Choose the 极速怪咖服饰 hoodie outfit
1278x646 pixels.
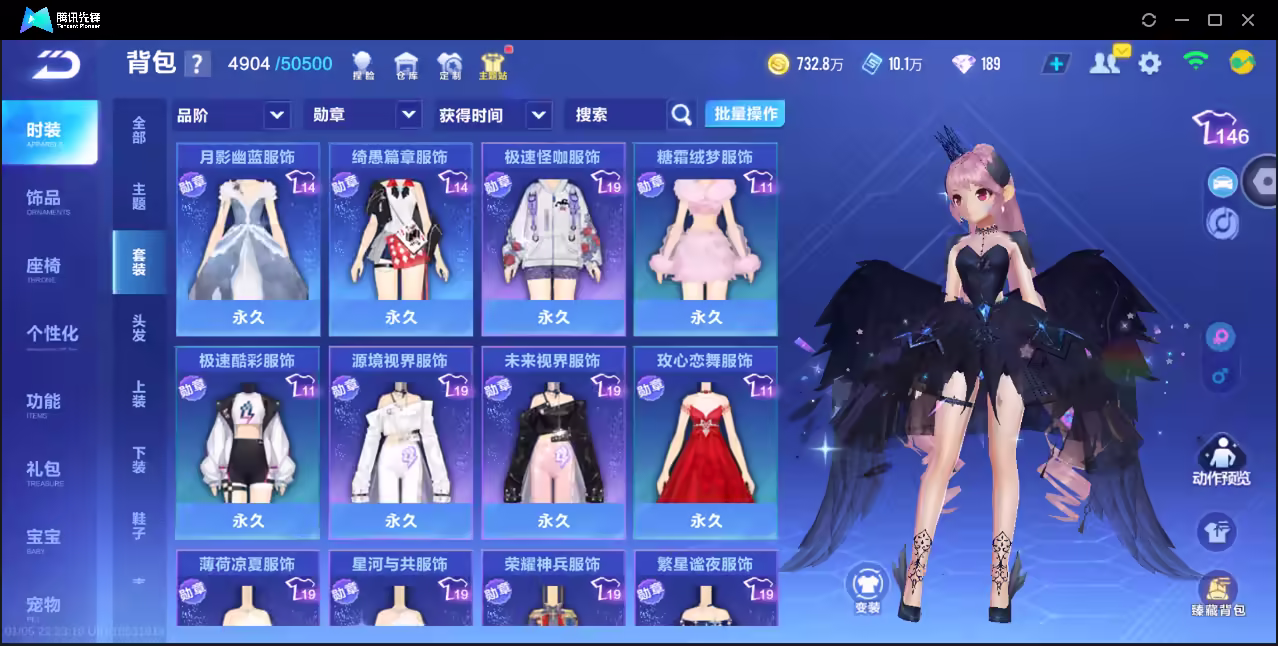pyautogui.click(x=553, y=238)
